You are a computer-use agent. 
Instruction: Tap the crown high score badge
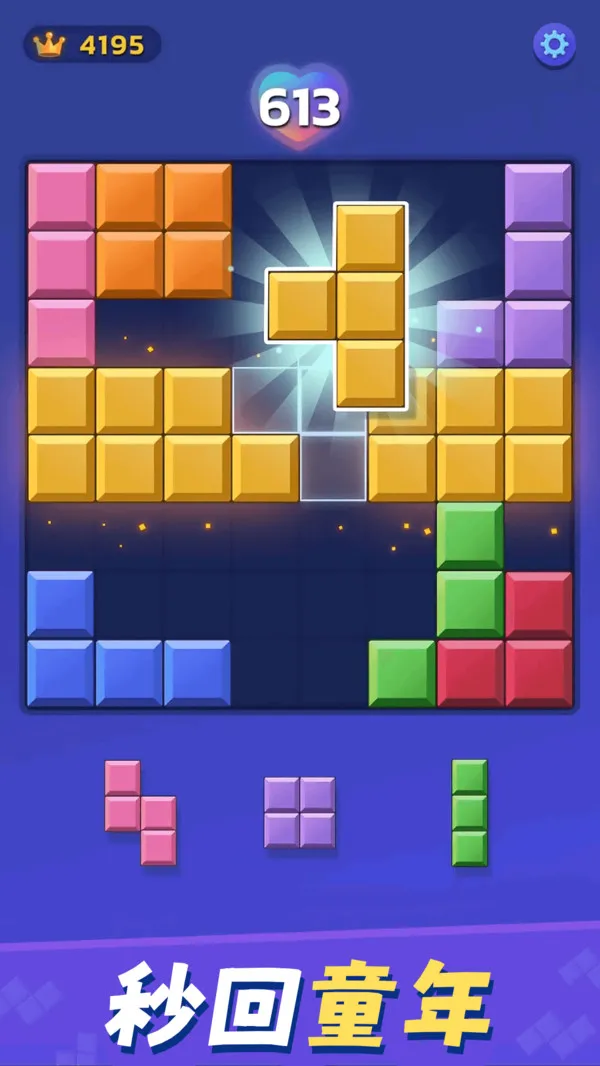pyautogui.click(x=91, y=44)
